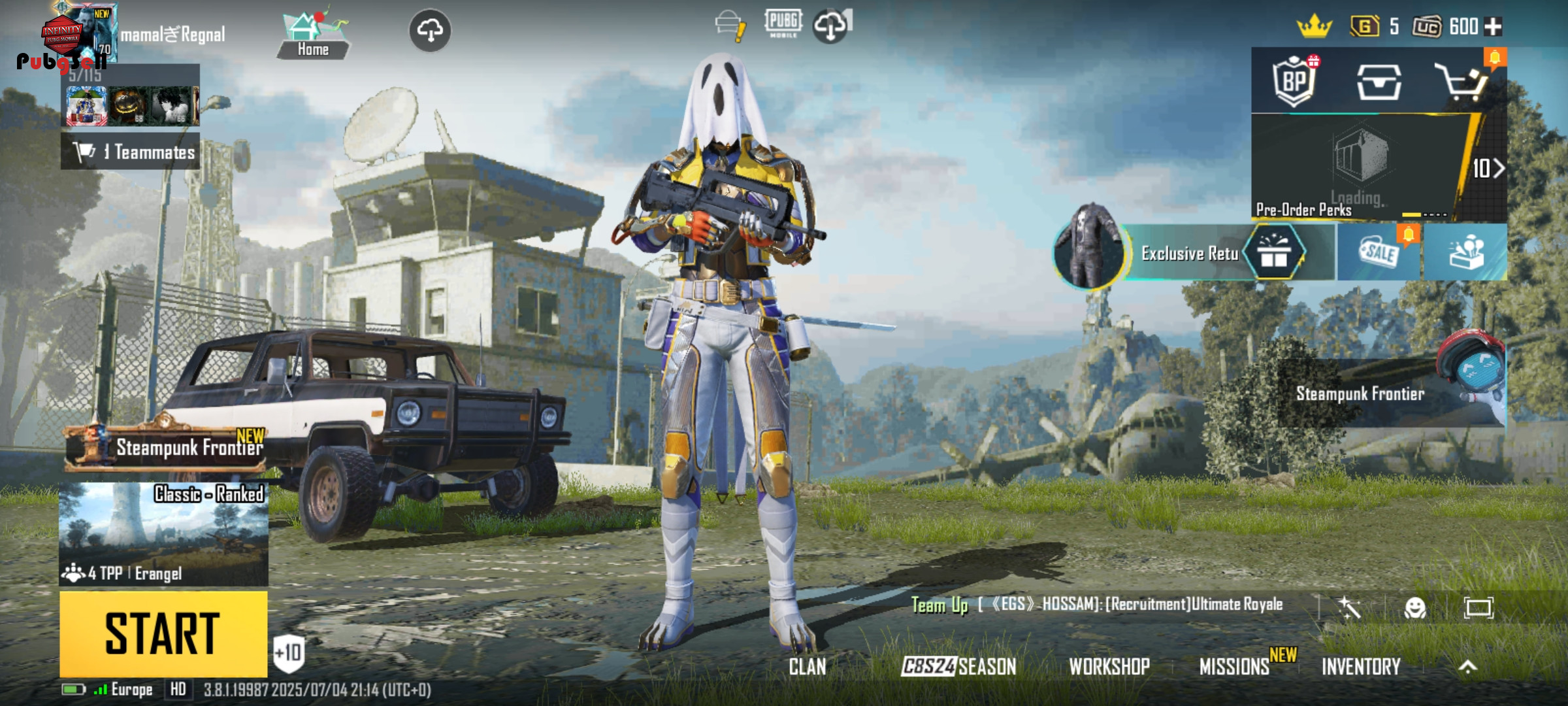Open the Missions menu
1568x706 pixels.
pos(1234,666)
